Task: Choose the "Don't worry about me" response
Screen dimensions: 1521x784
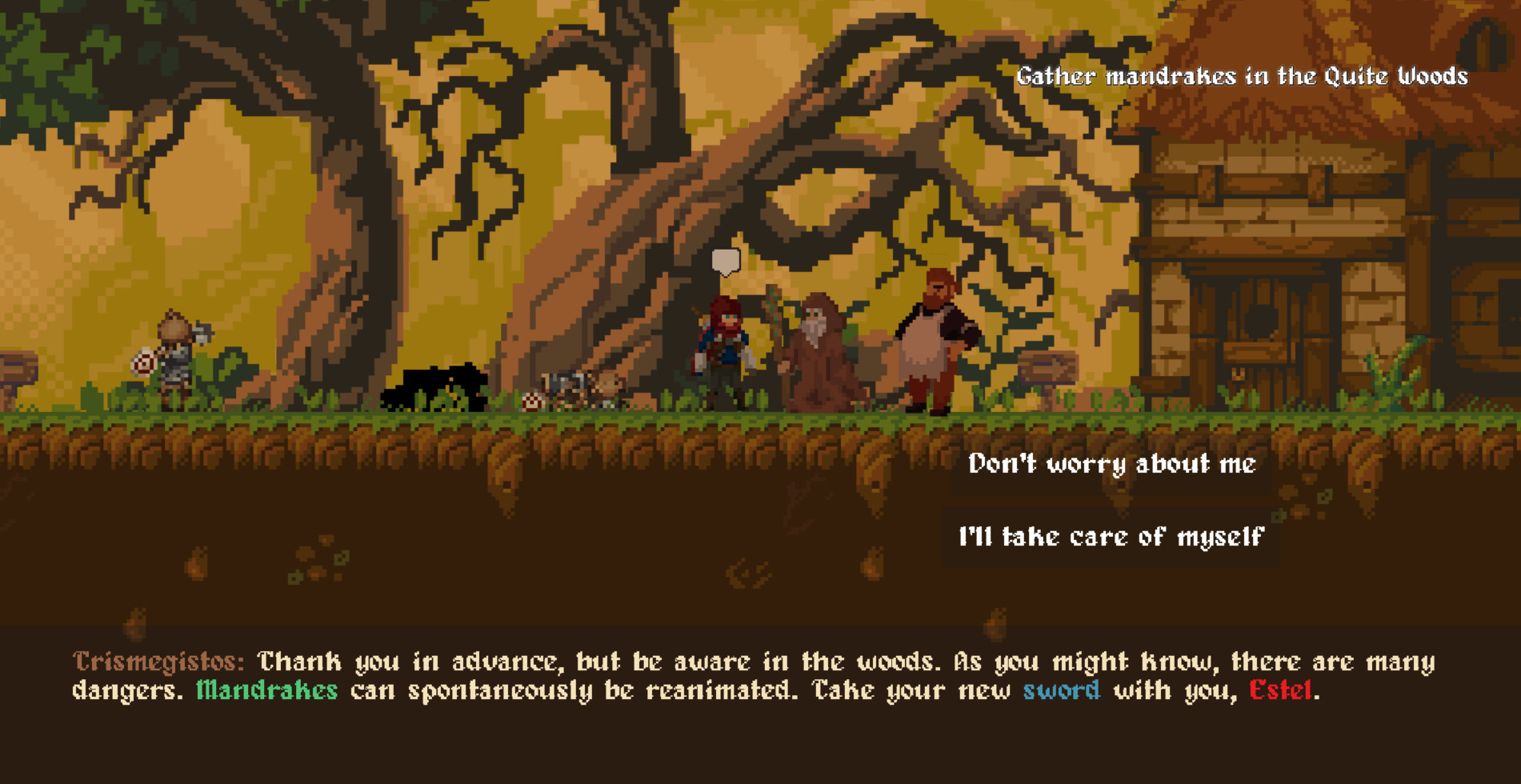Action: pyautogui.click(x=1112, y=464)
